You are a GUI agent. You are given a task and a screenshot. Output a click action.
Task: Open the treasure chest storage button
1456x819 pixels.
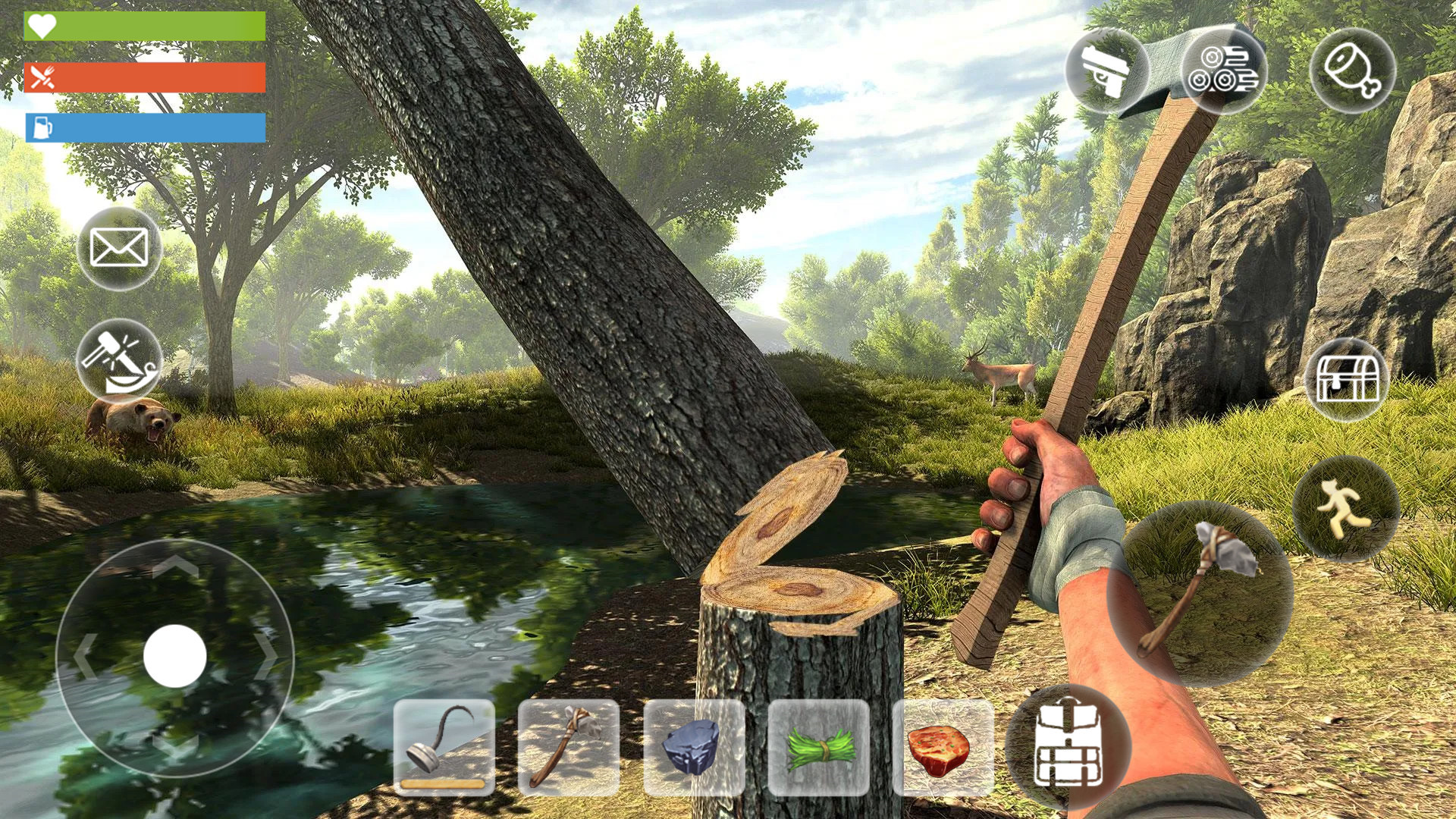pos(1346,379)
